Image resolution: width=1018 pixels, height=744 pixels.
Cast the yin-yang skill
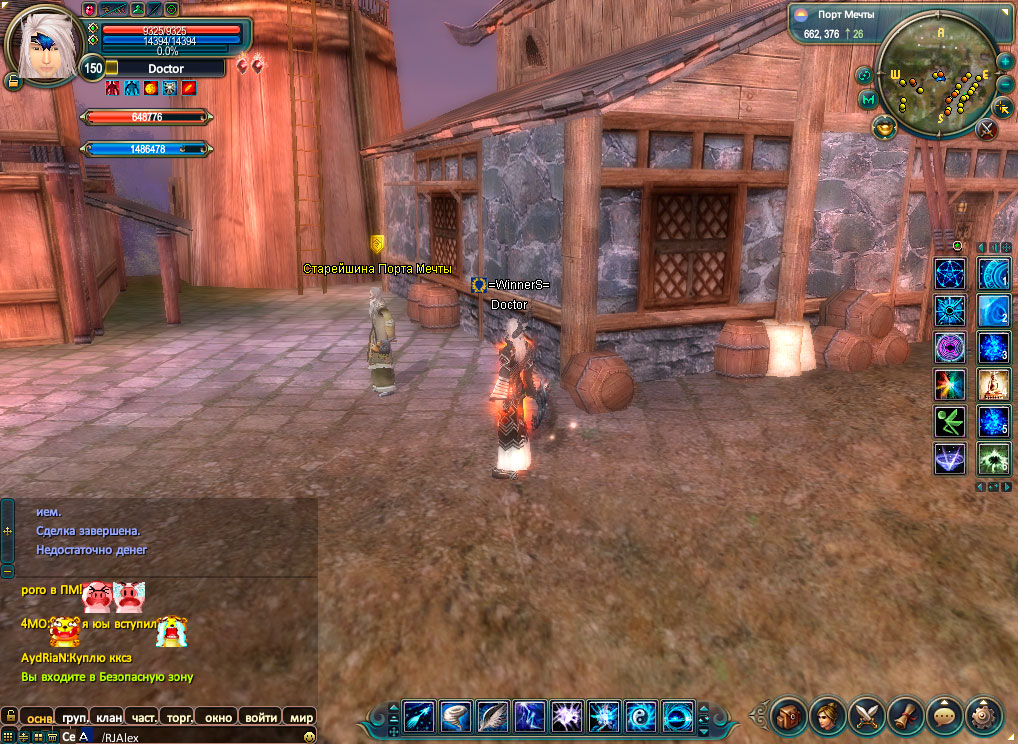[641, 716]
